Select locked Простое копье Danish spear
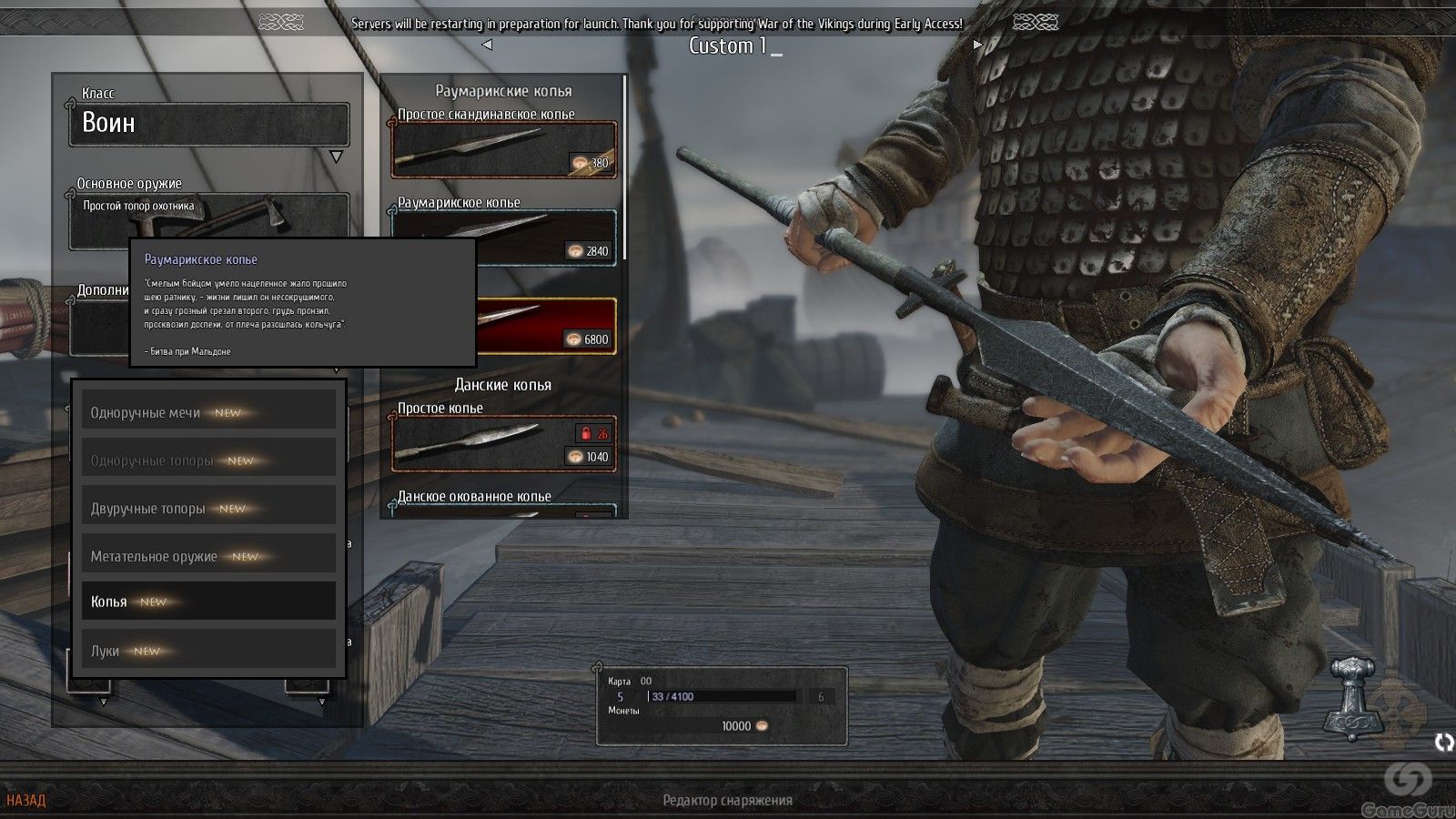Viewport: 1456px width, 819px height. point(503,443)
